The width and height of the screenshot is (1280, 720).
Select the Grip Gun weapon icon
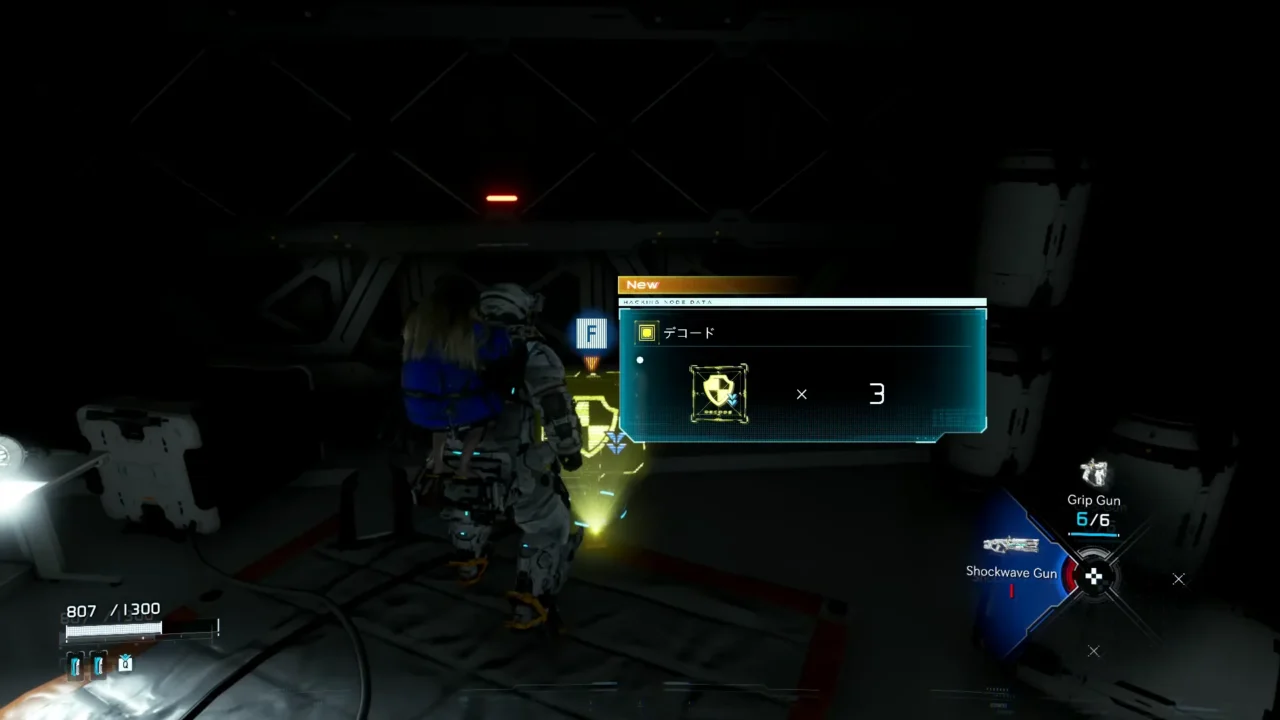coord(1095,473)
